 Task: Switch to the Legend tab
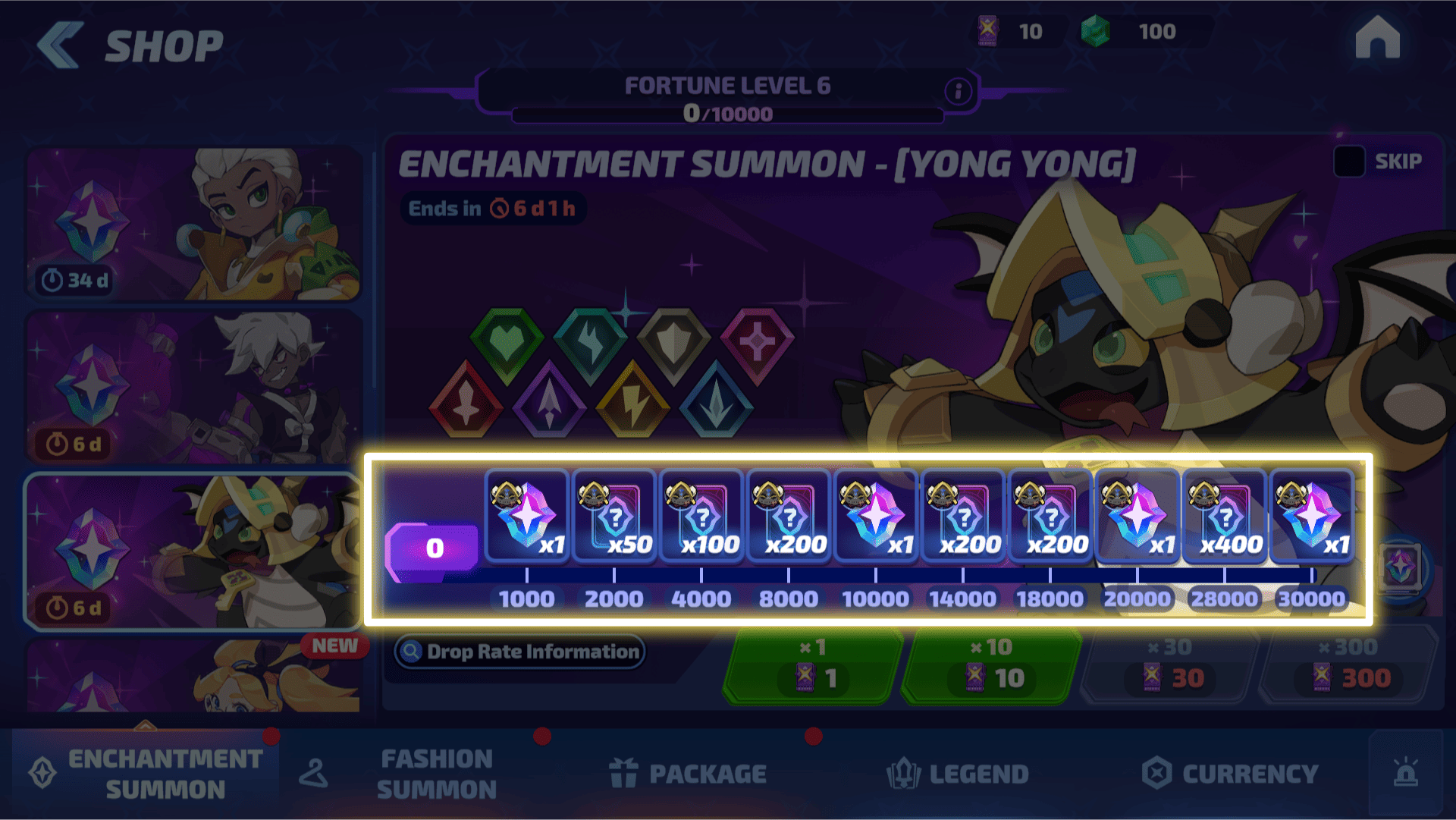coord(958,774)
